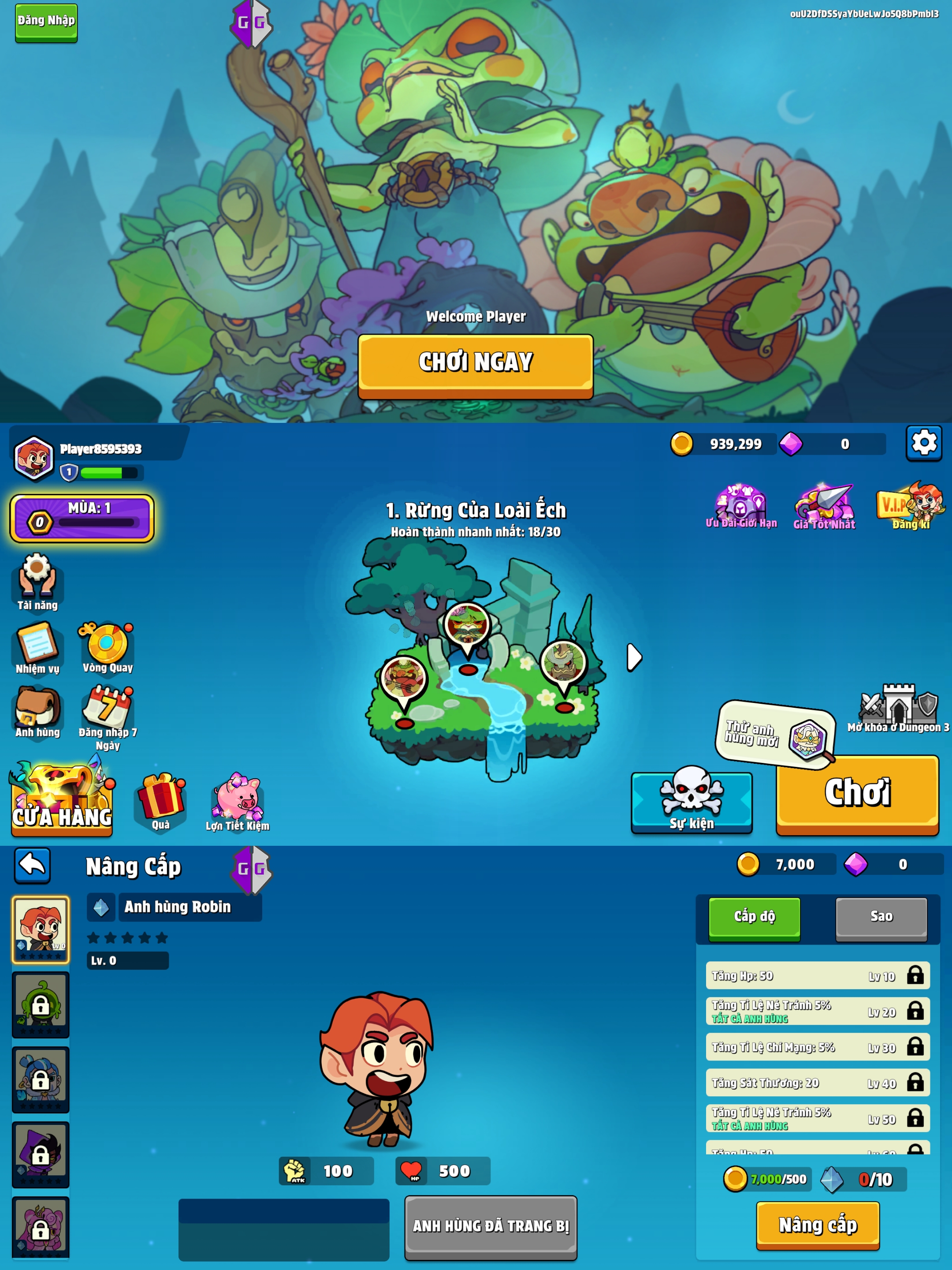Go to the next map with the arrow
The height and width of the screenshot is (1270, 952).
[634, 657]
